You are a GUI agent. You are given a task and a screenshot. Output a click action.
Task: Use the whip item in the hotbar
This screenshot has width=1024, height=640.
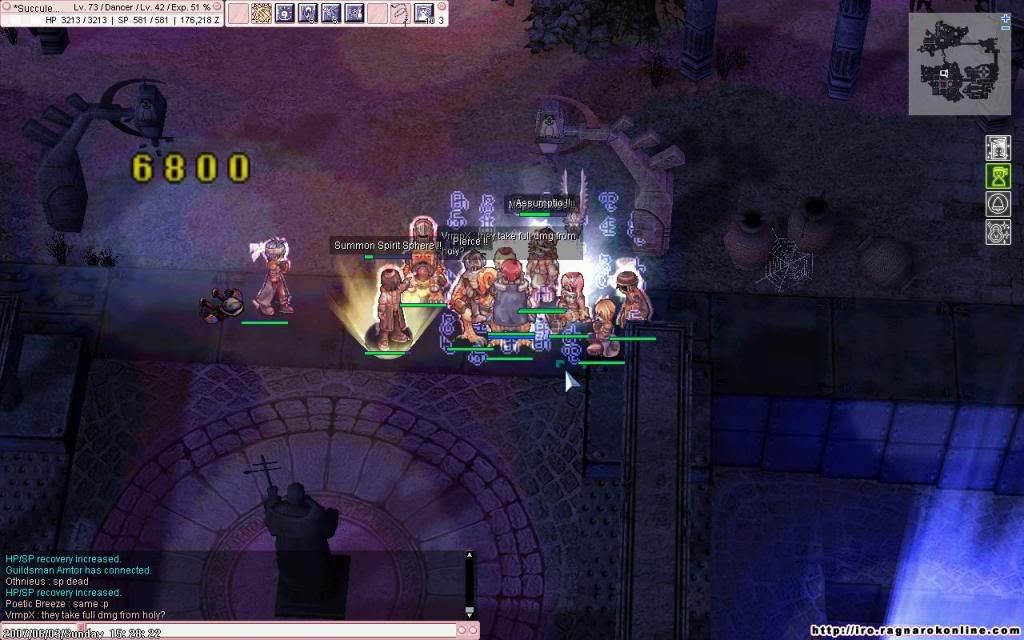click(400, 13)
